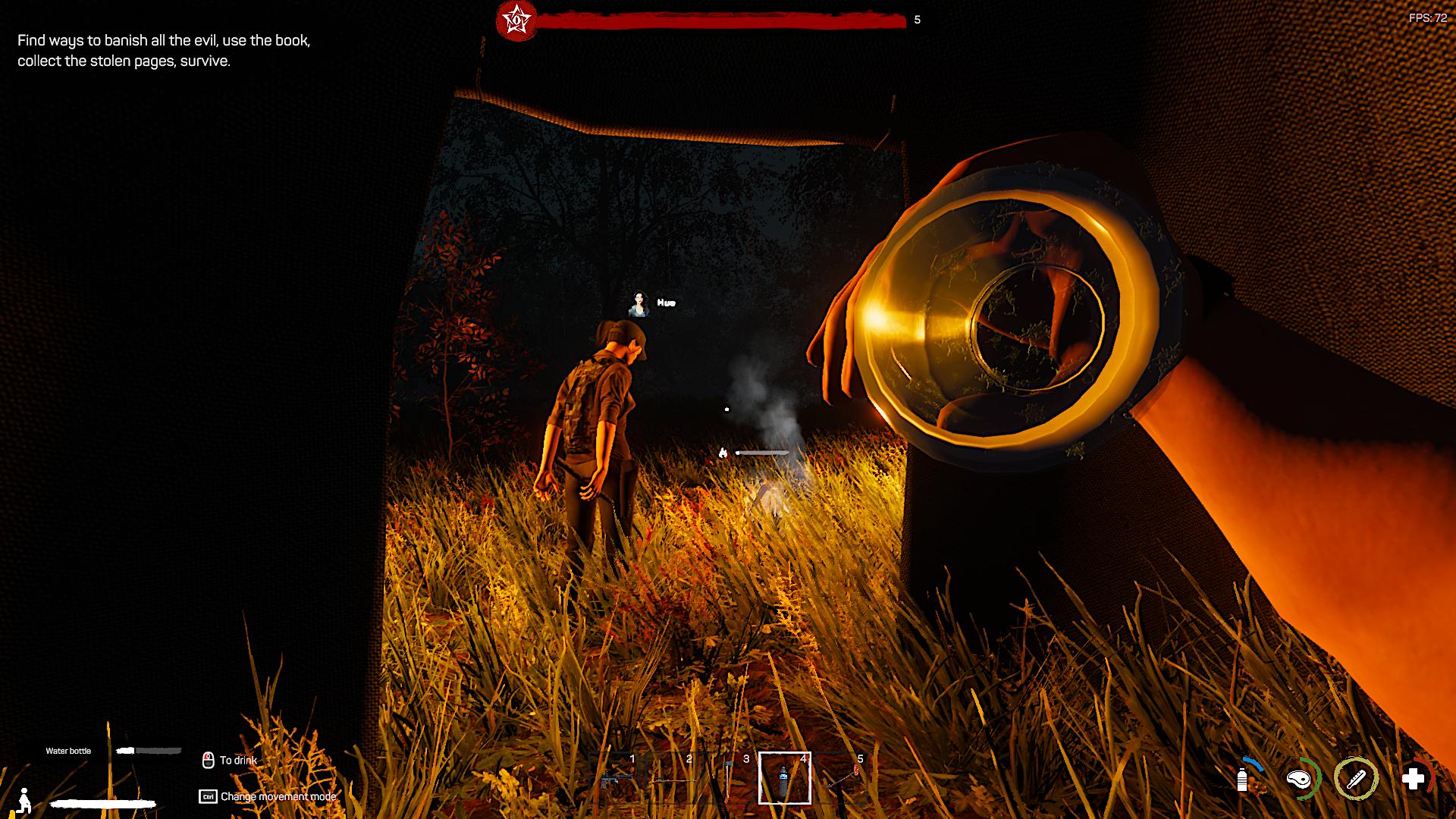Click the red pentagram emblem at top
1456x819 pixels.
pyautogui.click(x=516, y=20)
